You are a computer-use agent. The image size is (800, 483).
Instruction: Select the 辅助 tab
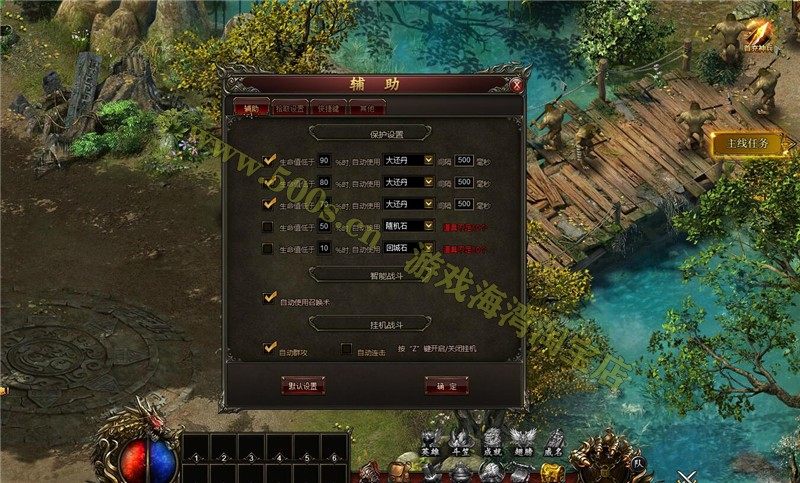pyautogui.click(x=251, y=108)
